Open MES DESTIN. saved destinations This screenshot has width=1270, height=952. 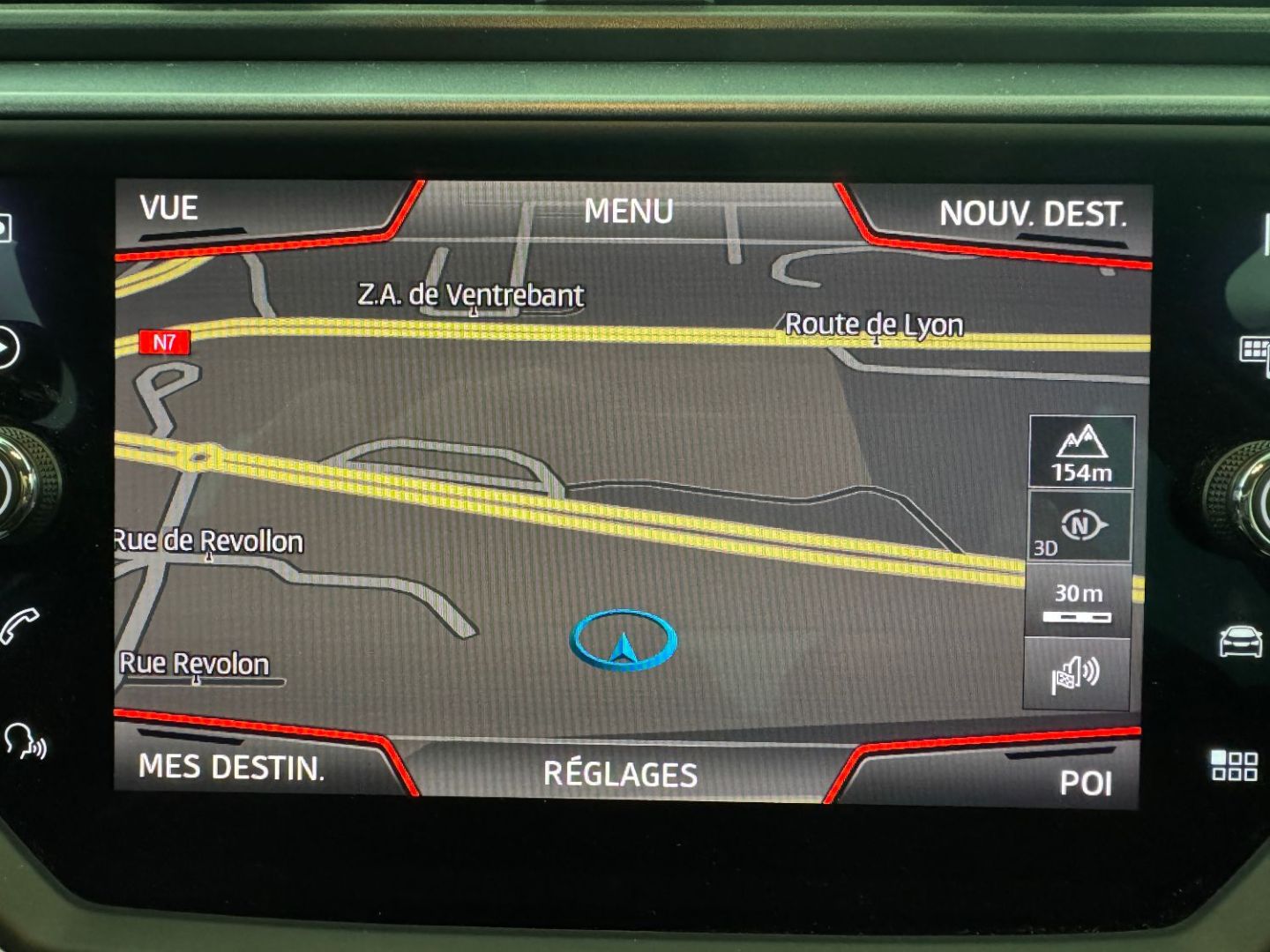231,767
